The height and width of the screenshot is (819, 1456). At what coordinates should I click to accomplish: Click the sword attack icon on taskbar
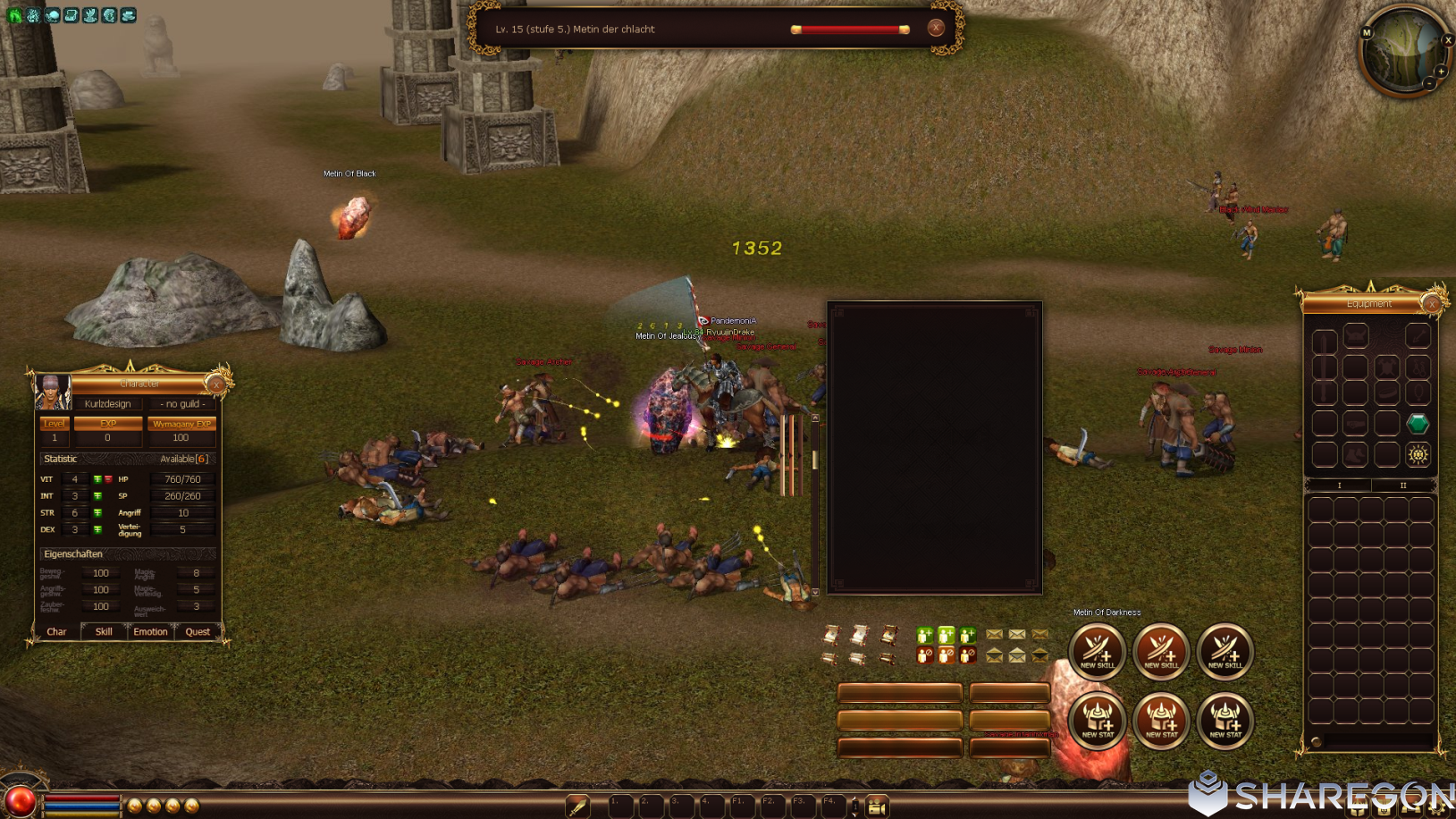pyautogui.click(x=578, y=806)
